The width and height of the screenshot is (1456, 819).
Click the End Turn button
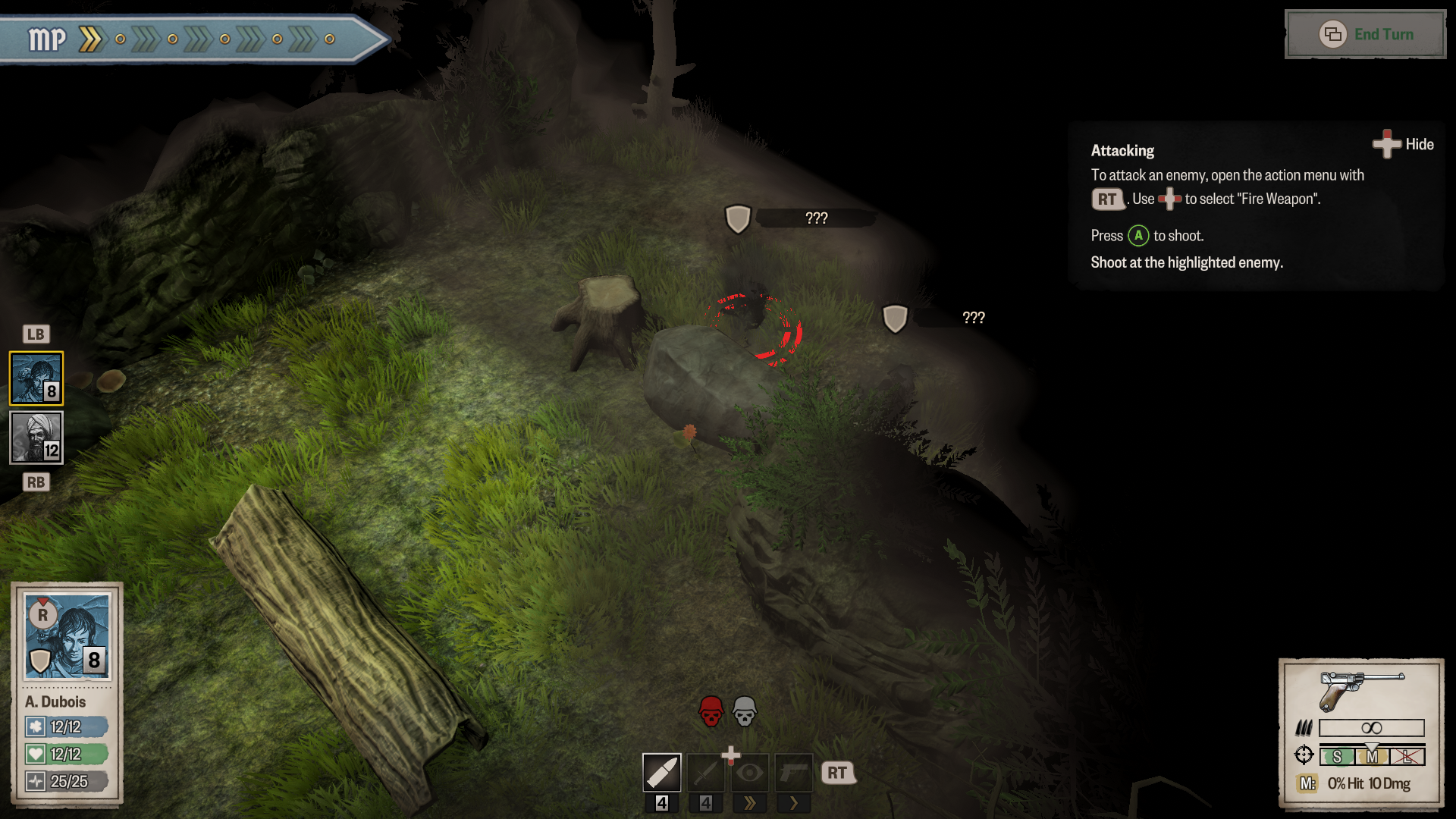click(1365, 34)
